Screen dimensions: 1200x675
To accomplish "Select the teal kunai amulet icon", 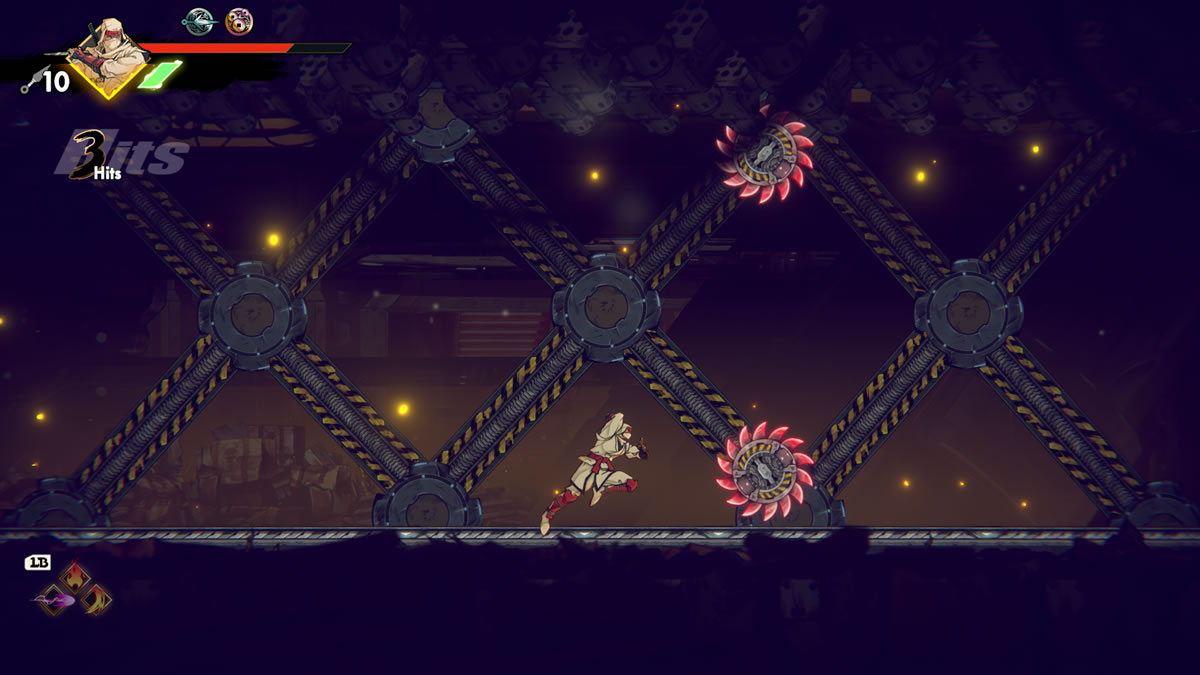I will [x=198, y=20].
